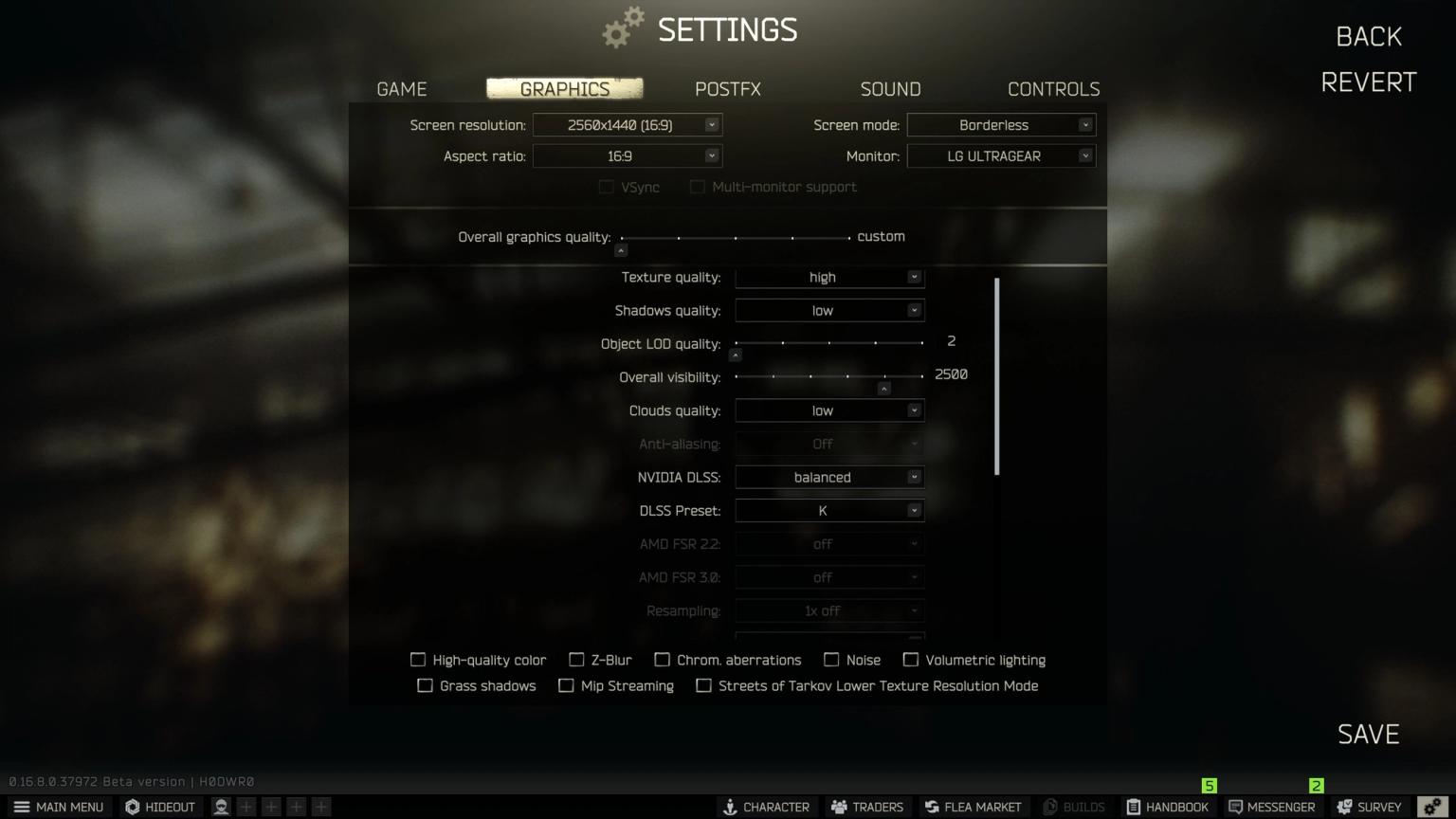Enable Grass shadows

point(425,685)
